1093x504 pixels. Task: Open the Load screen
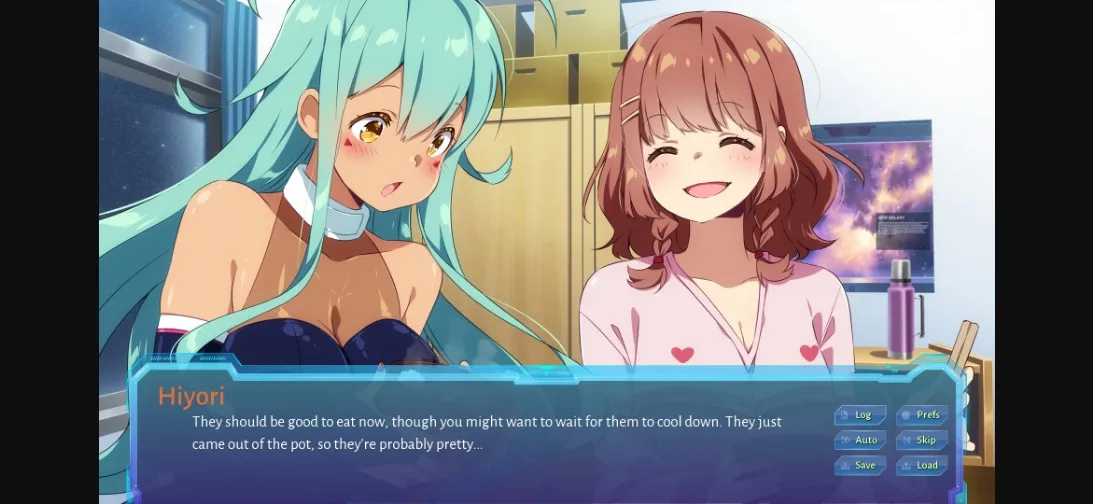pyautogui.click(x=922, y=465)
